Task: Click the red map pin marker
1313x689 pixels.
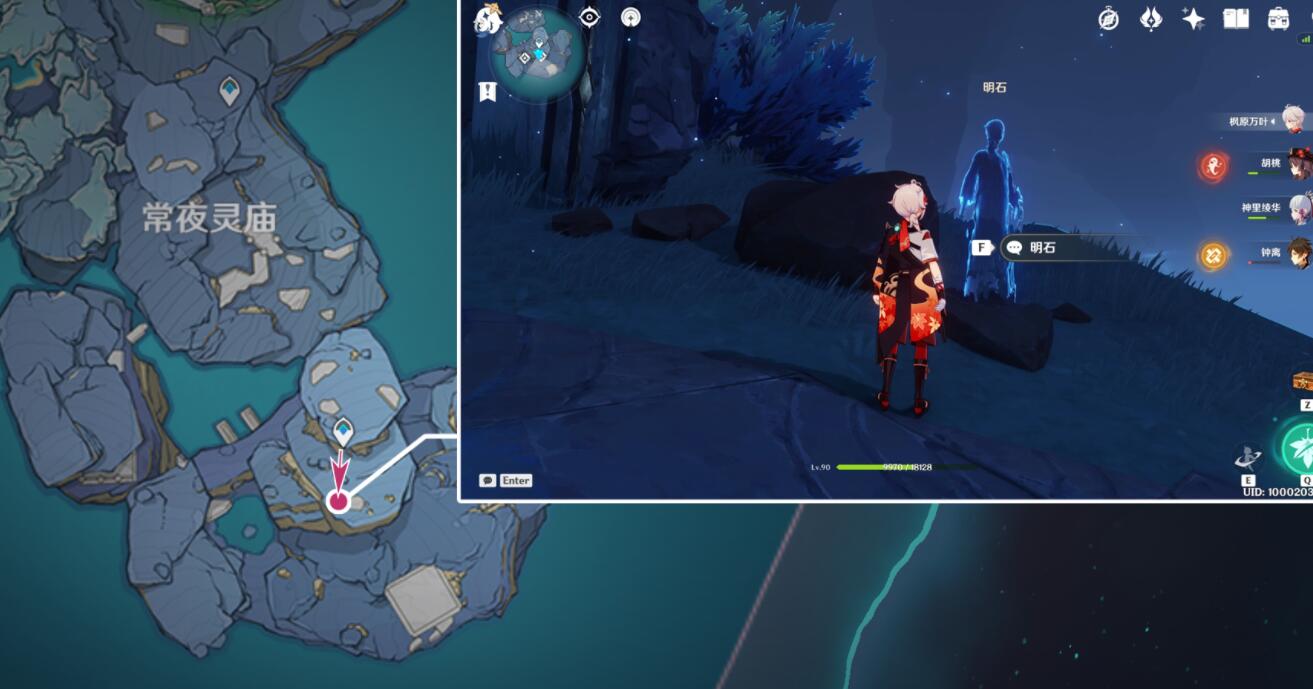Action: [x=339, y=501]
